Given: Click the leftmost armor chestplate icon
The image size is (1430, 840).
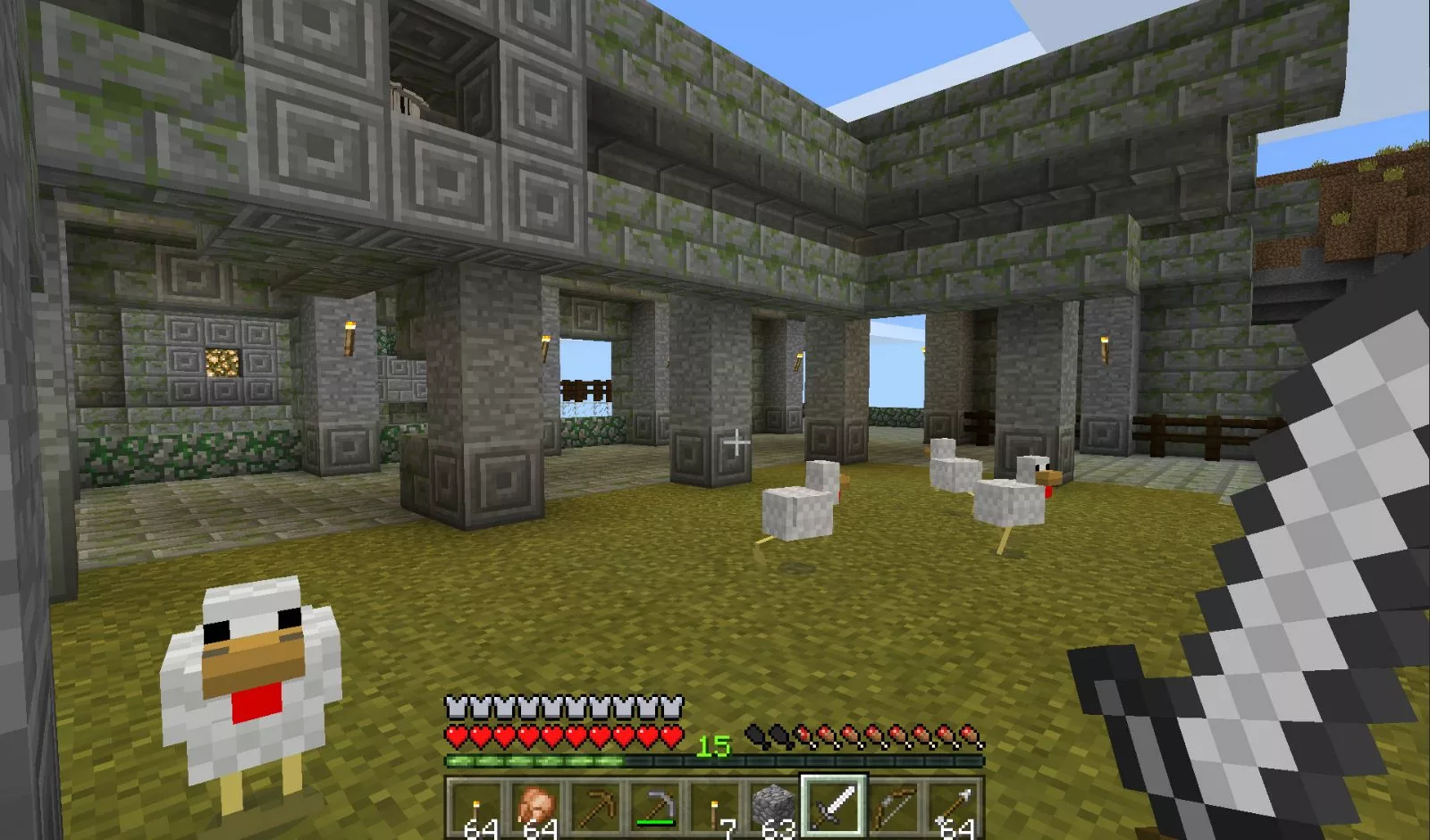Looking at the screenshot, I should 458,705.
